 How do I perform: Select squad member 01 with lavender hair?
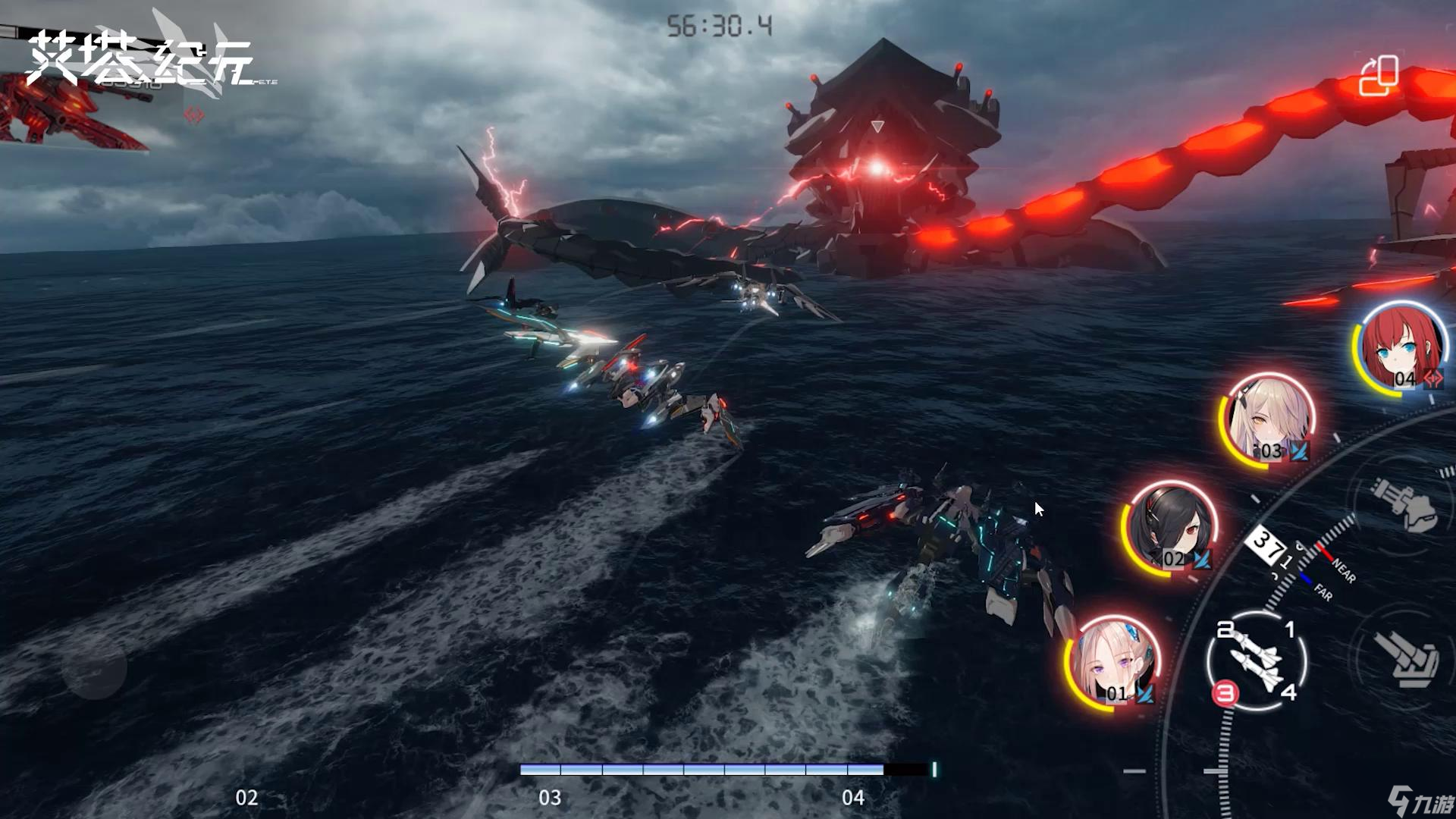1112,664
